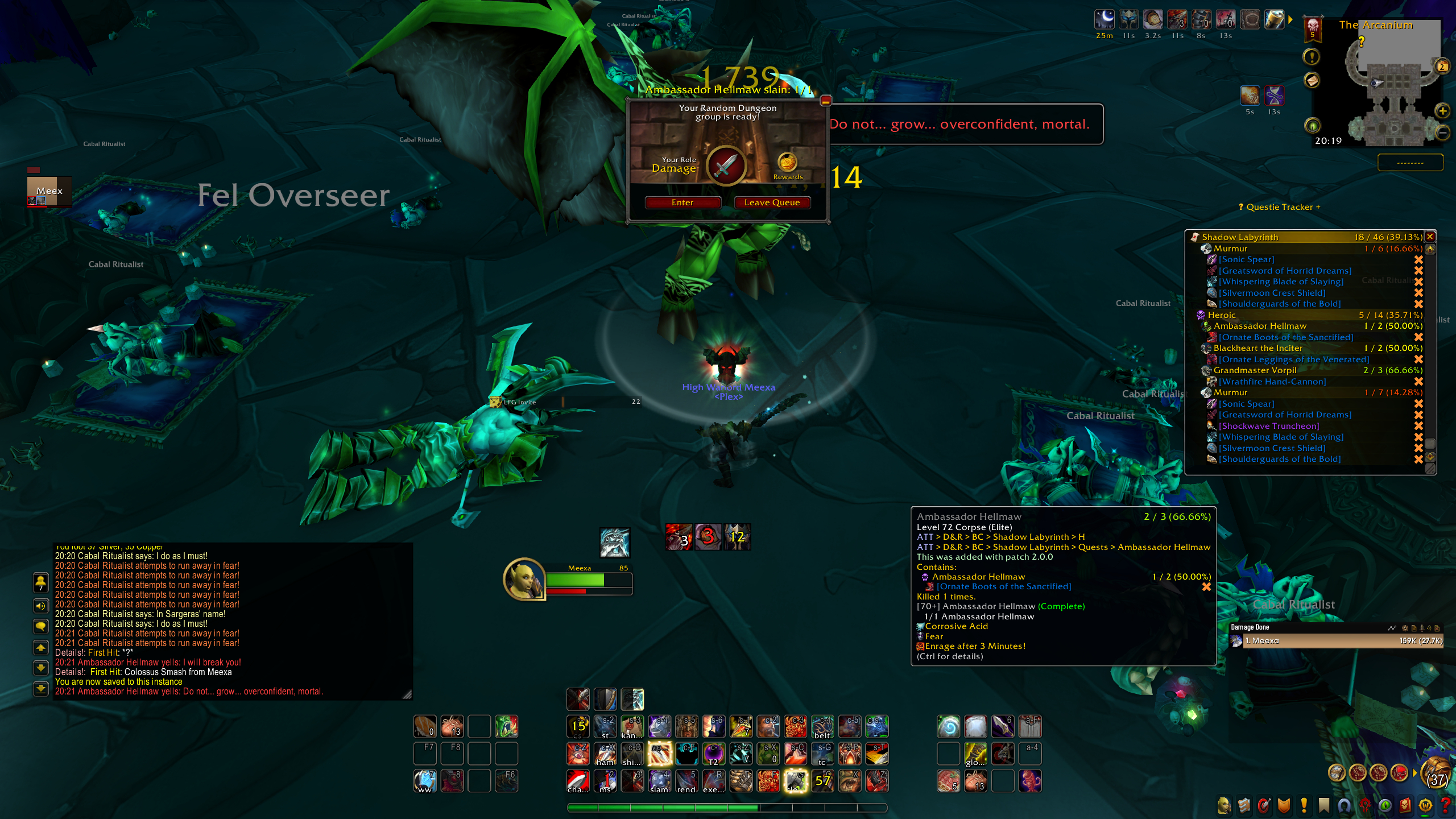The image size is (1456, 819).
Task: Open the character info micro button
Action: (1224, 805)
